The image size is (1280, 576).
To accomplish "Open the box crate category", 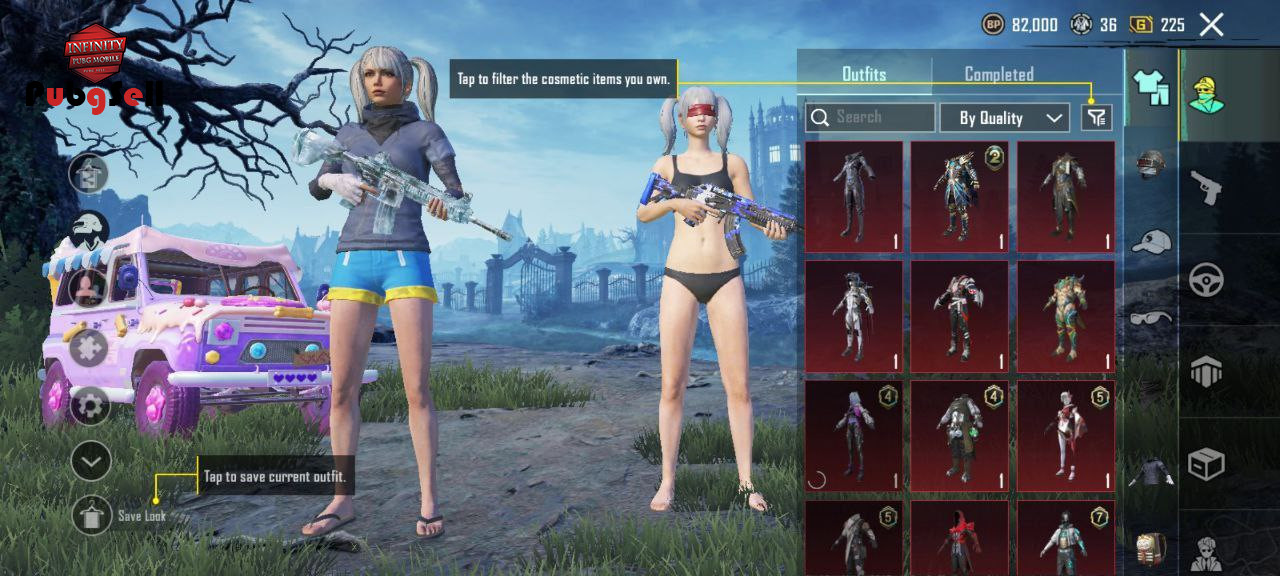I will [1206, 463].
